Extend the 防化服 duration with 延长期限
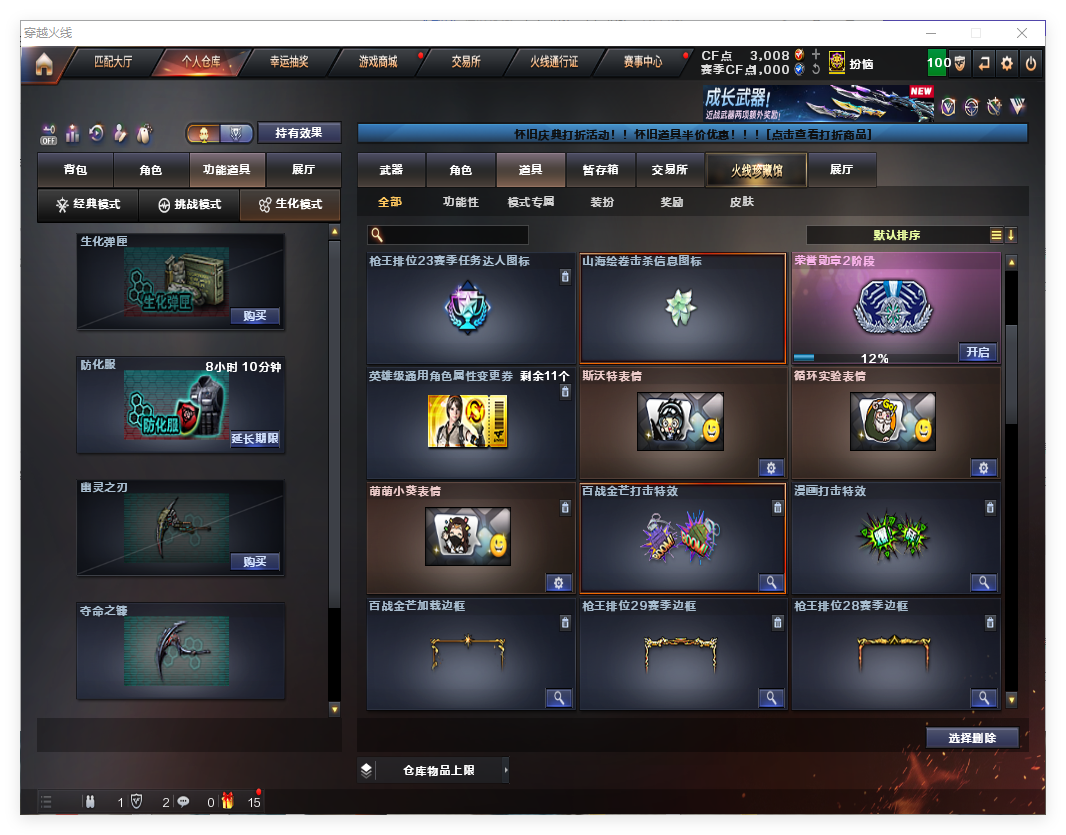This screenshot has width=1066, height=835. click(254, 439)
